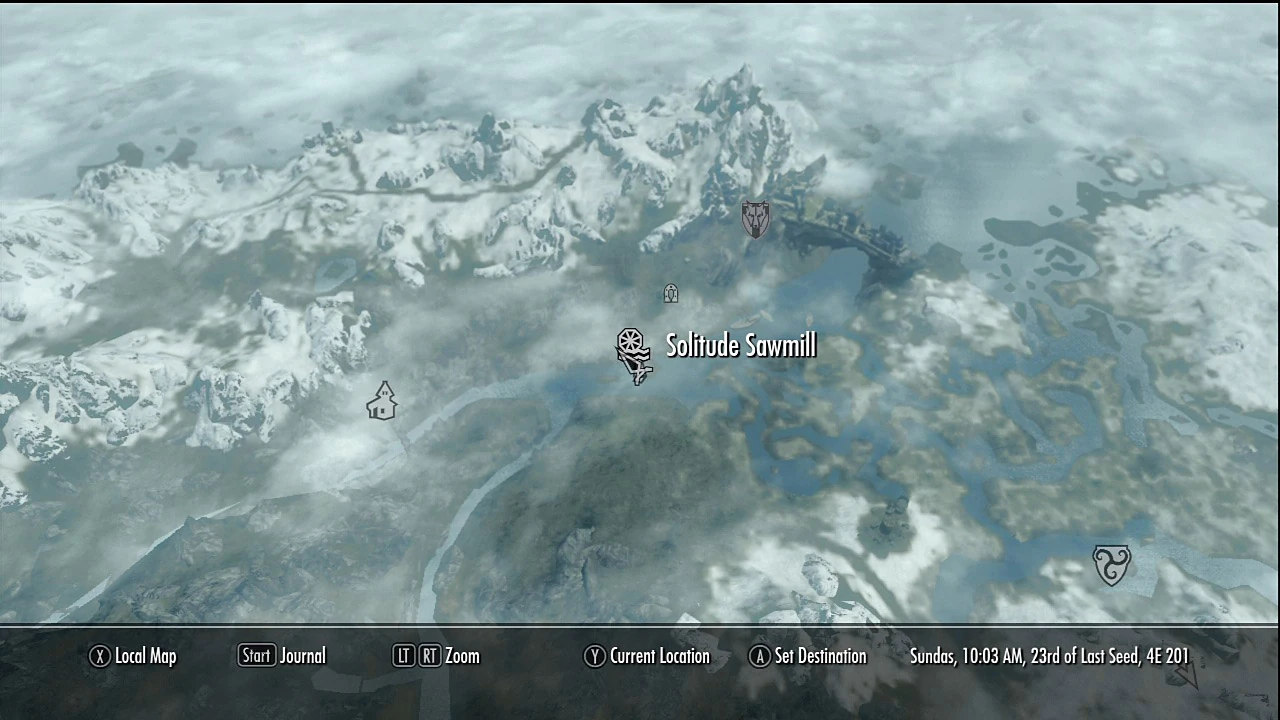
Task: Click the Zoom label in the control bar
Action: [461, 656]
